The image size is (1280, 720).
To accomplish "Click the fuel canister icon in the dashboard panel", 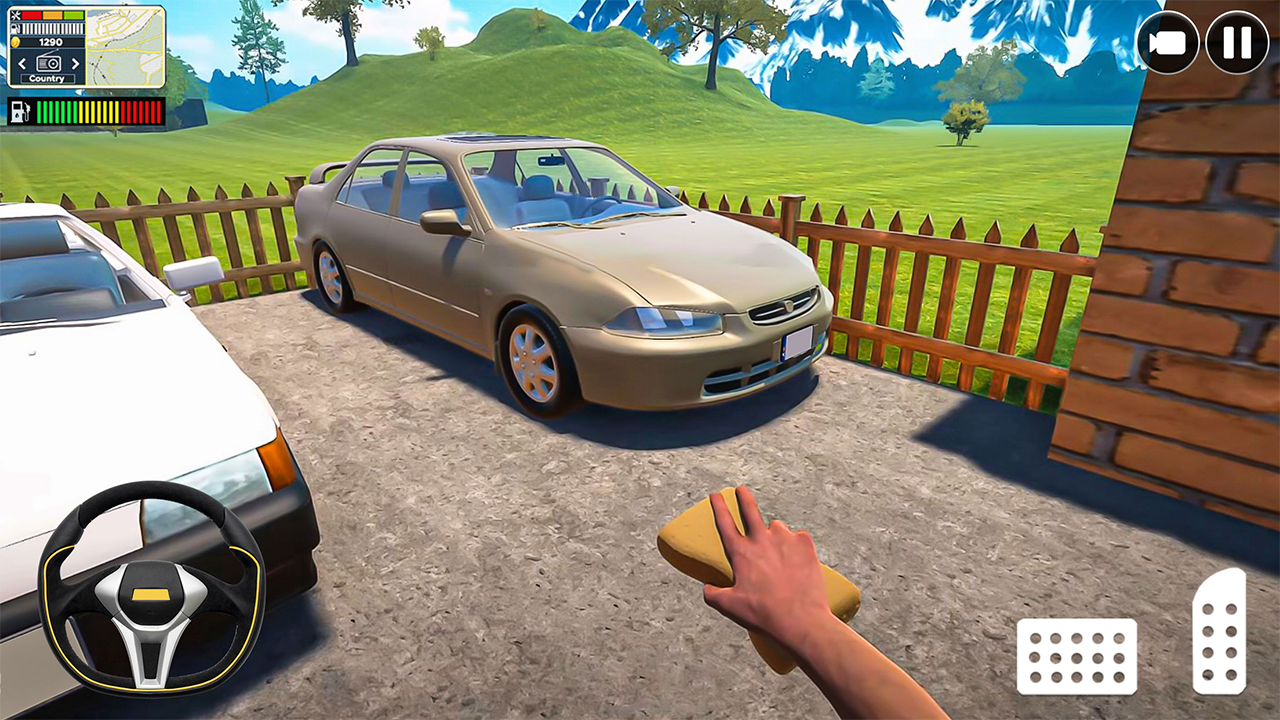I will (x=15, y=28).
